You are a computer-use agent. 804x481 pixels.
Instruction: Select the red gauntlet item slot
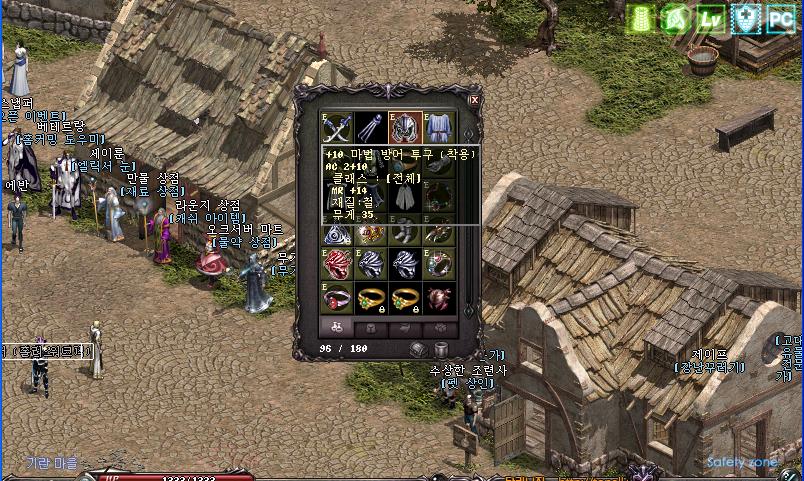click(x=337, y=264)
